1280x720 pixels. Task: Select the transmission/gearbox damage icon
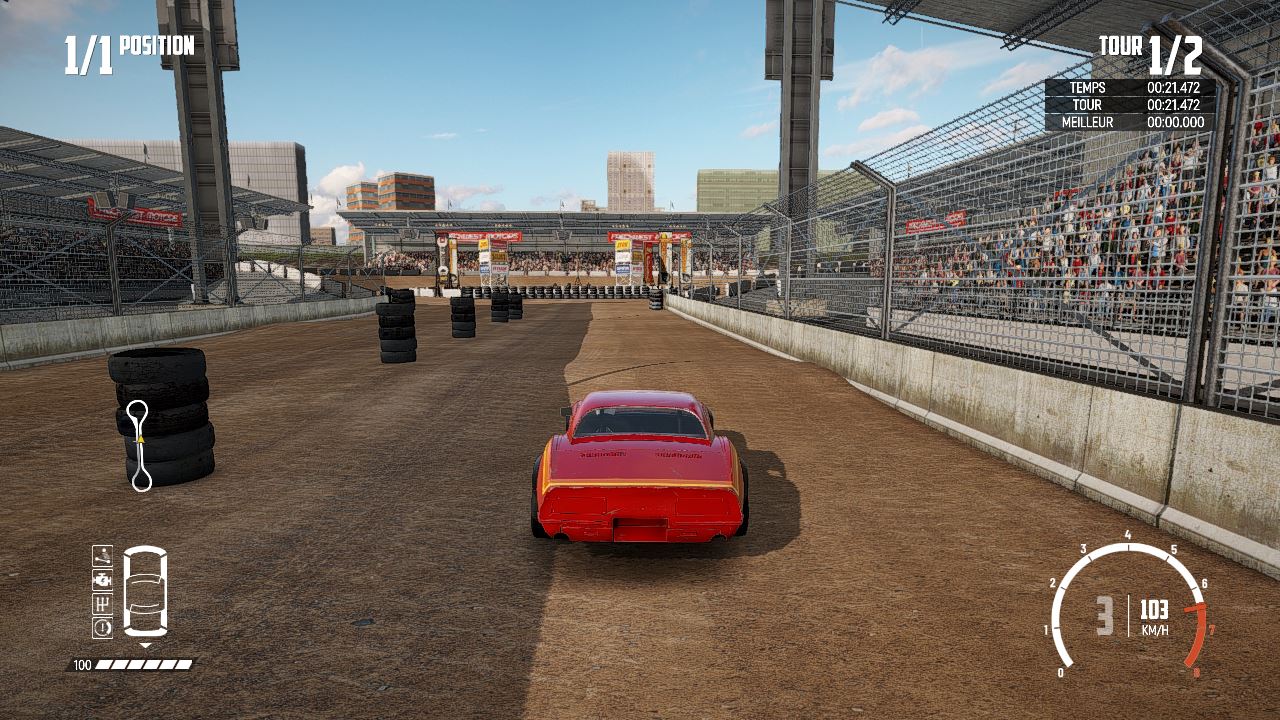pyautogui.click(x=102, y=602)
